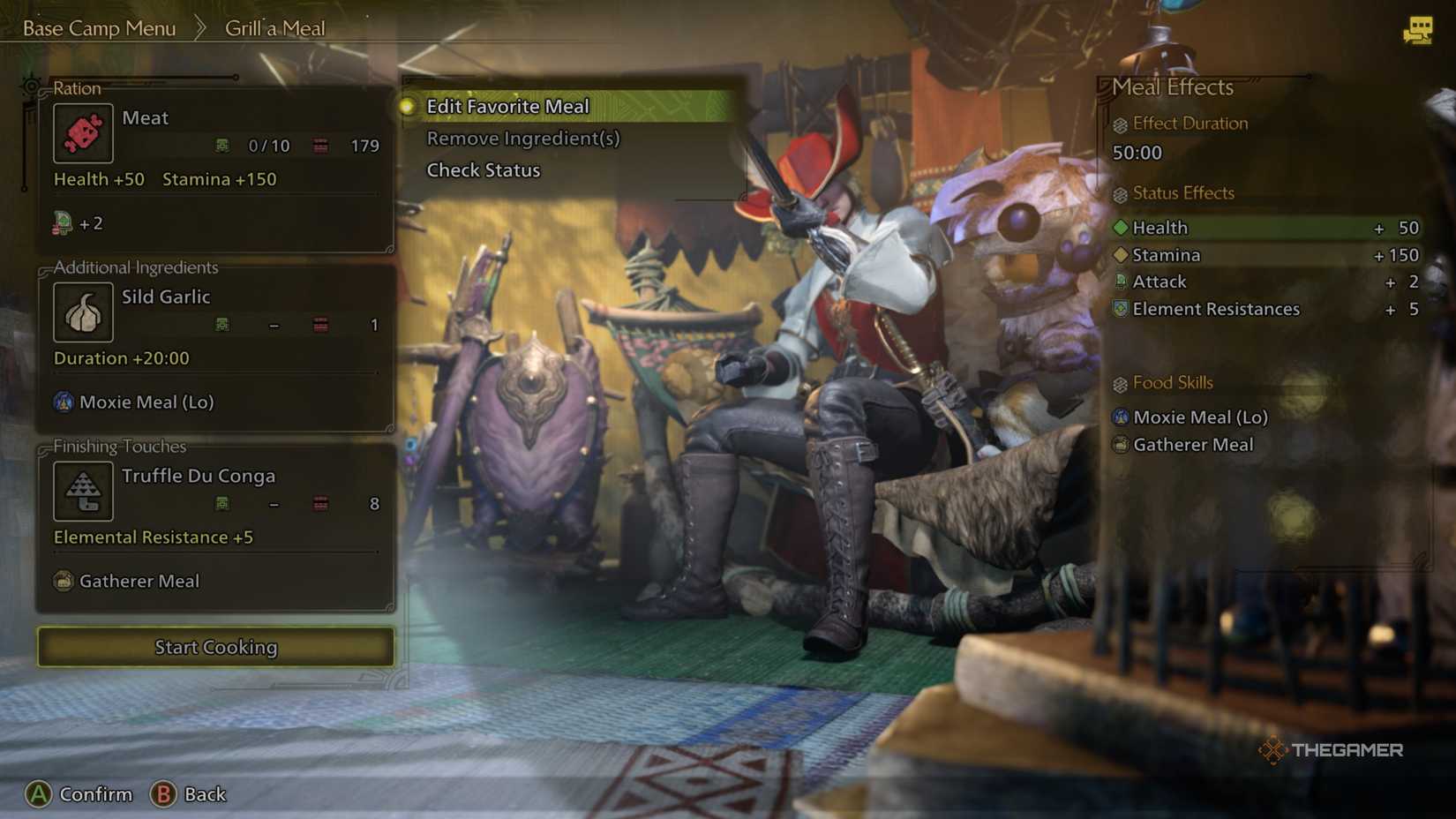Select the Meat ration icon

coord(83,133)
